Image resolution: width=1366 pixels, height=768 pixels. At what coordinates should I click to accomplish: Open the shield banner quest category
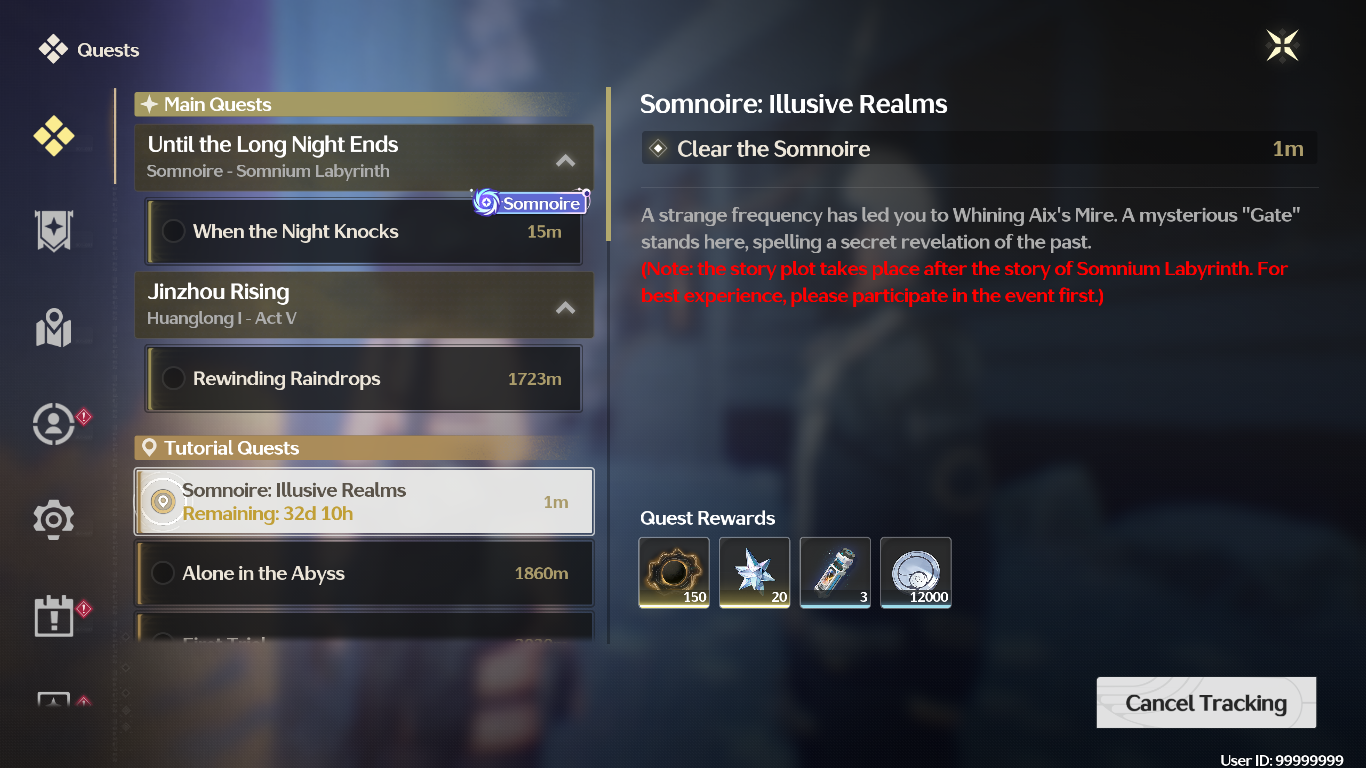click(53, 231)
